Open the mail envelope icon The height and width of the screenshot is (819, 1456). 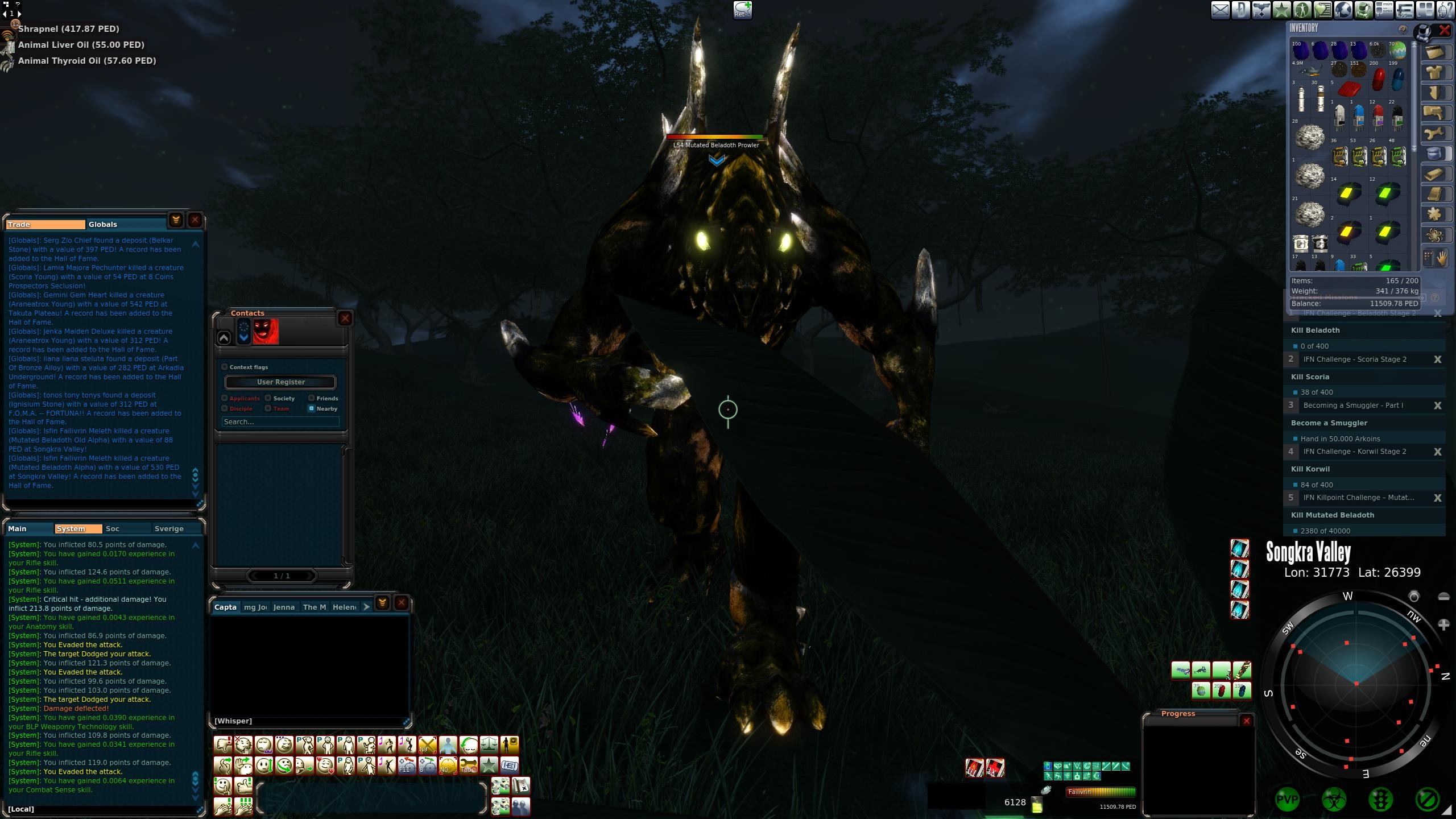1220,10
